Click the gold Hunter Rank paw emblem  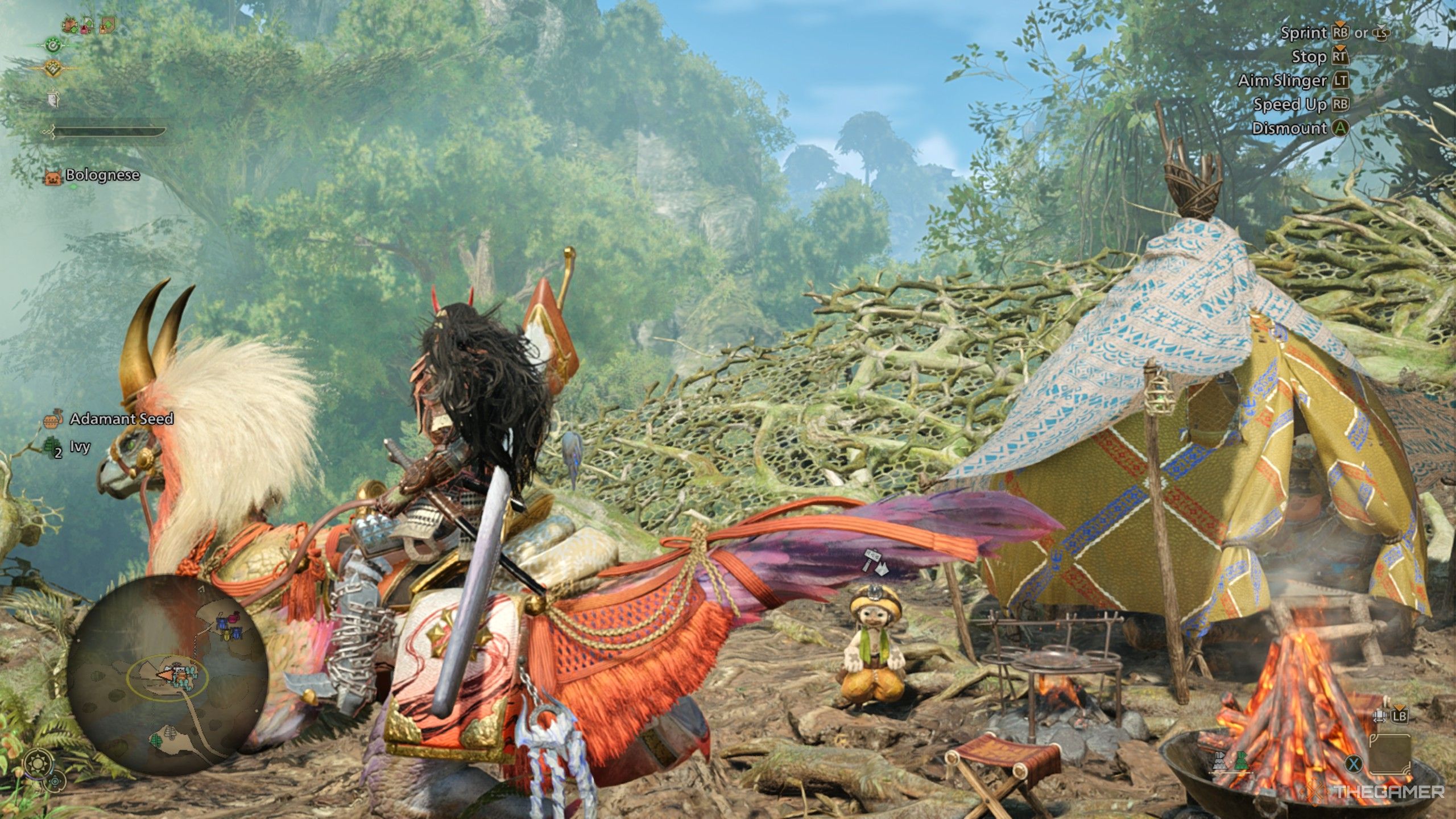(x=53, y=68)
